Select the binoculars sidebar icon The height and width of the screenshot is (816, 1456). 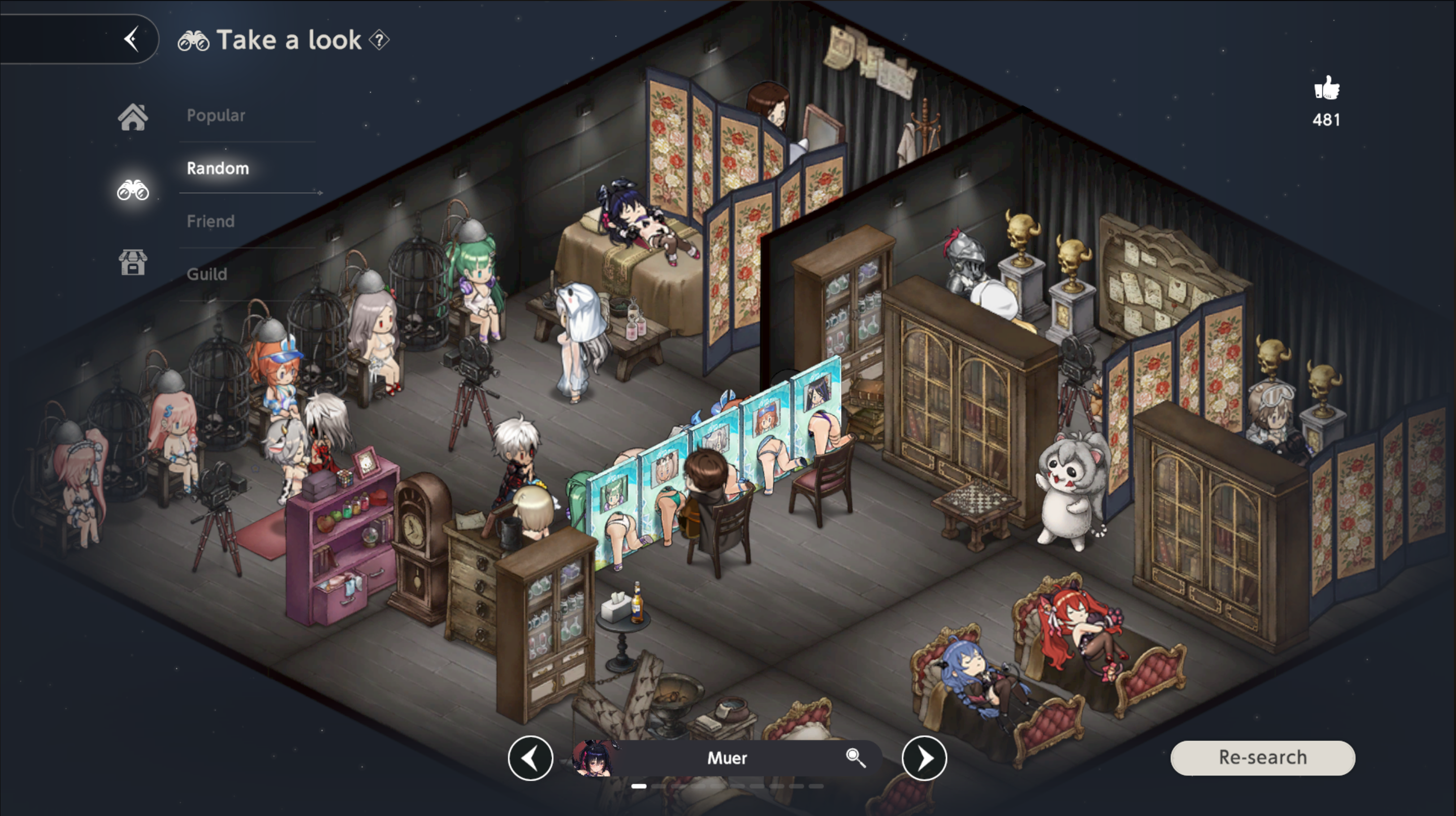[x=133, y=190]
